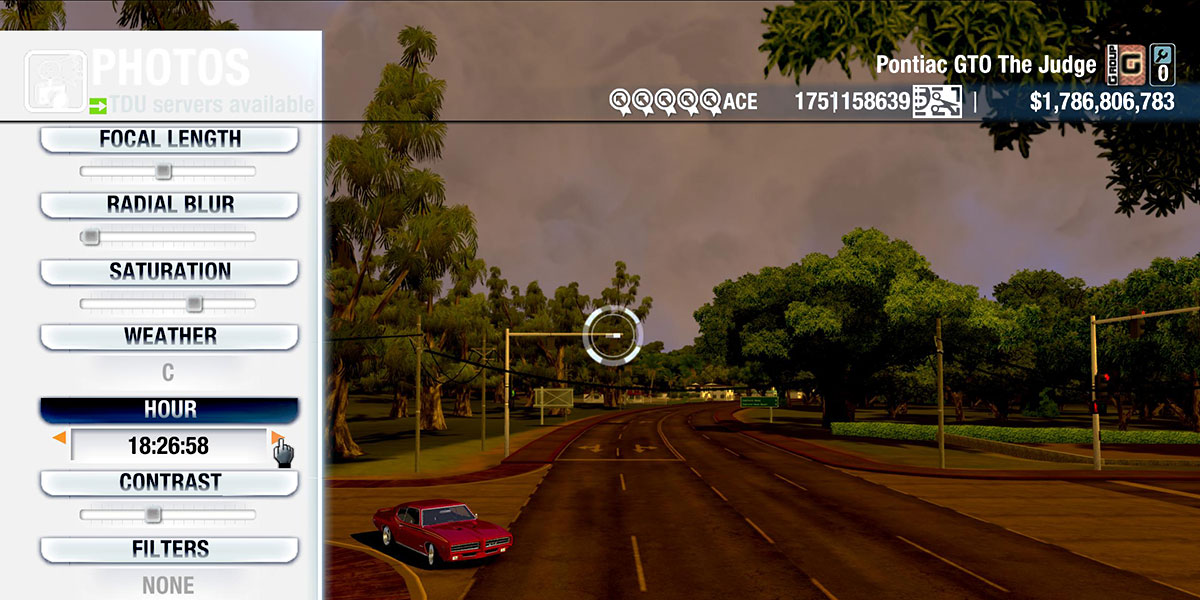Select the highlighted Hour option

coord(169,410)
